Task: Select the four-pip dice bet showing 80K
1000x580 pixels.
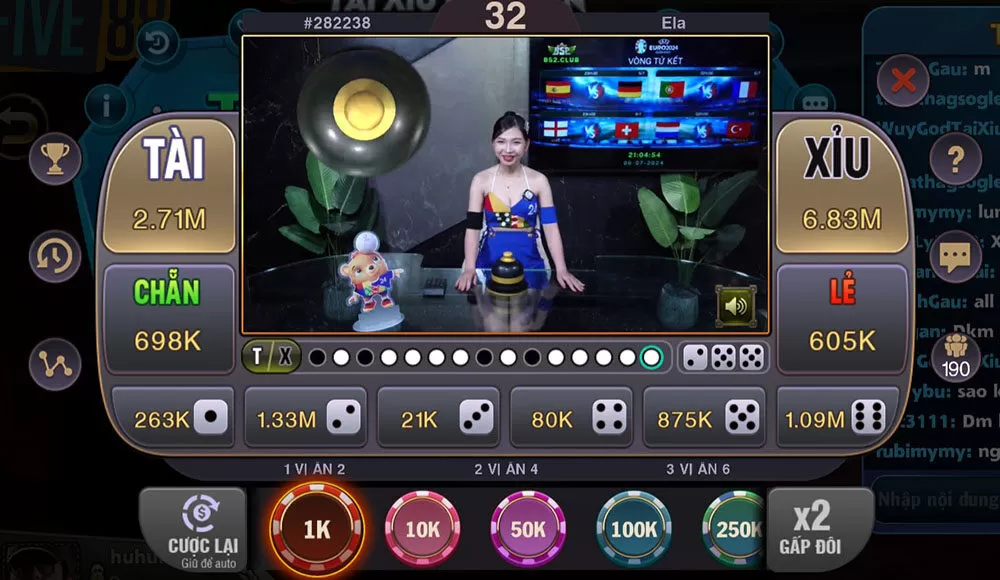Action: 571,418
